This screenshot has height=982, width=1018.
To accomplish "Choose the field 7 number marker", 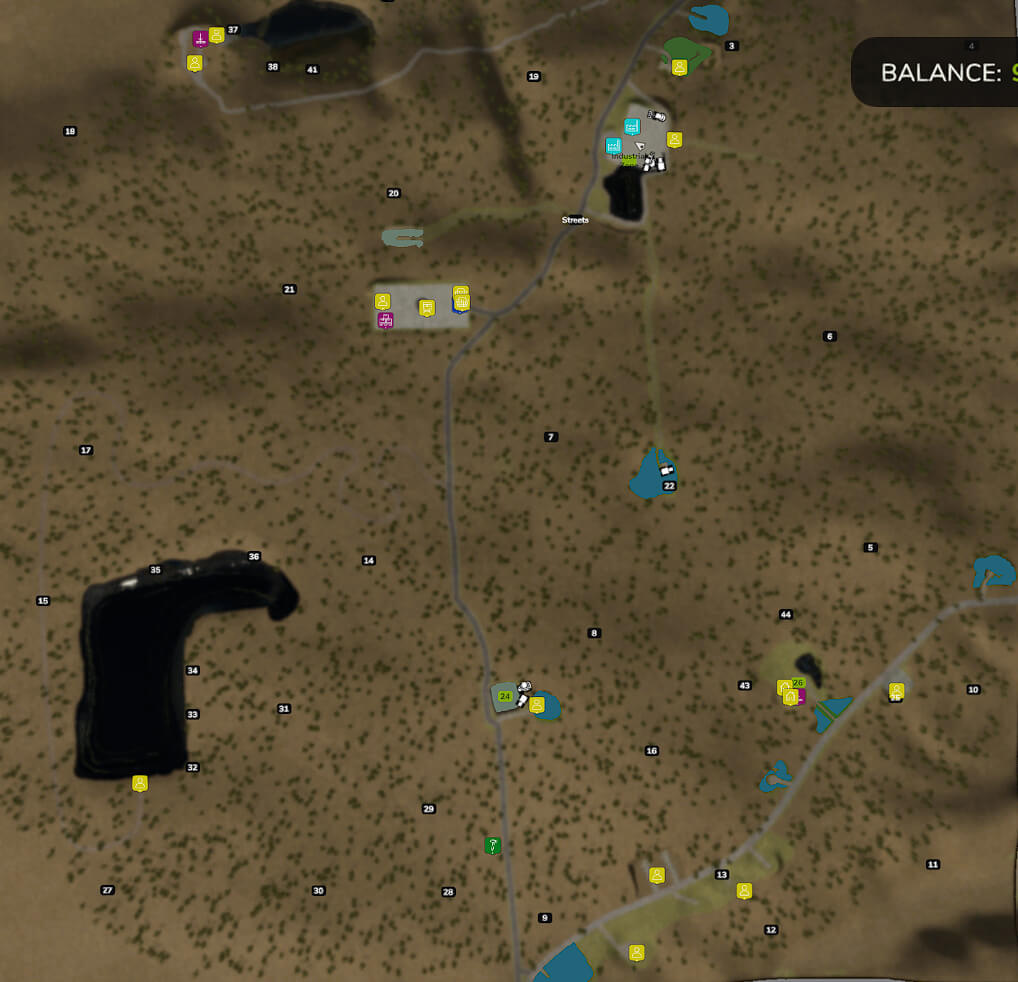I will point(550,437).
